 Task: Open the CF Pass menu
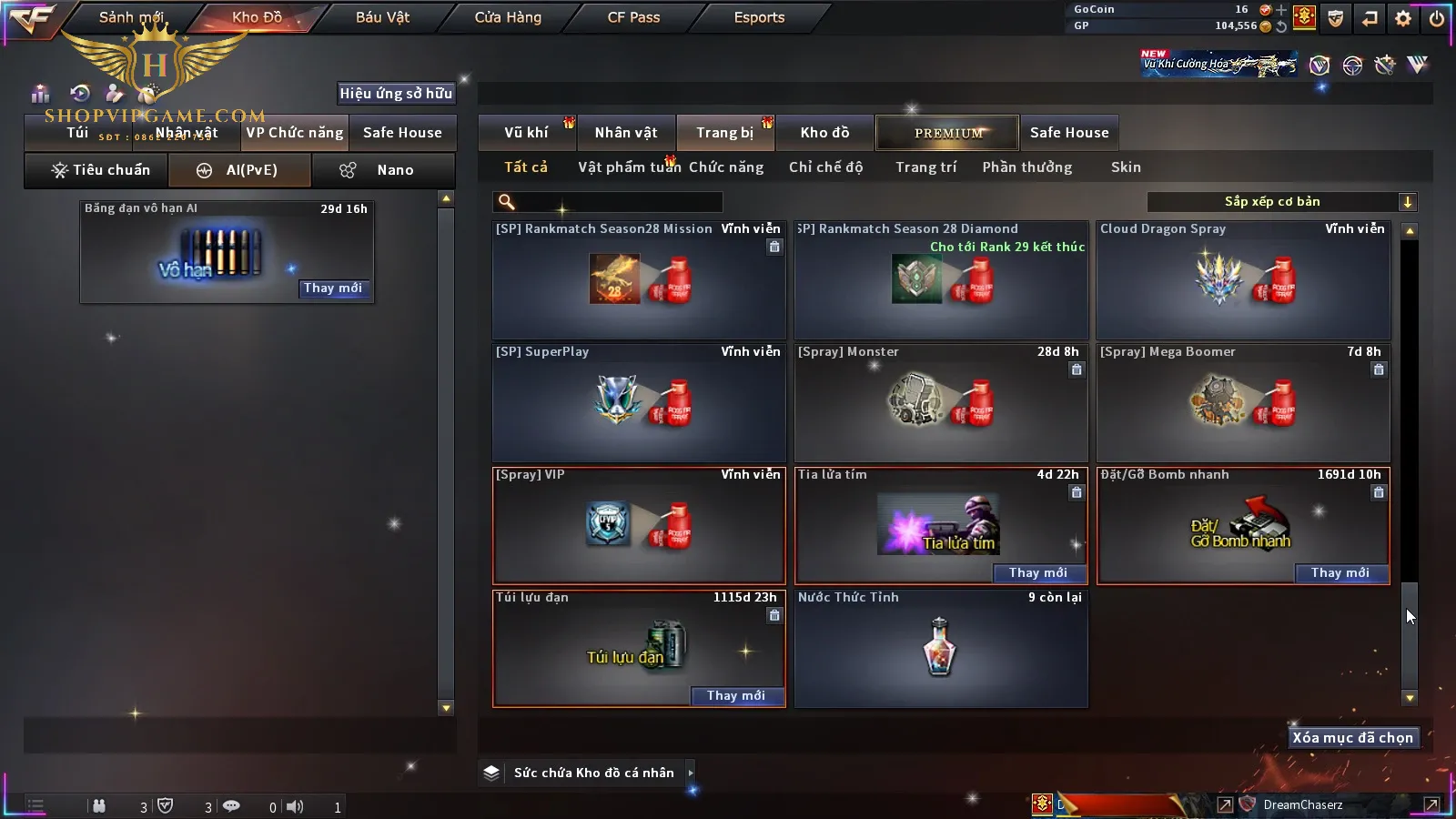click(633, 17)
